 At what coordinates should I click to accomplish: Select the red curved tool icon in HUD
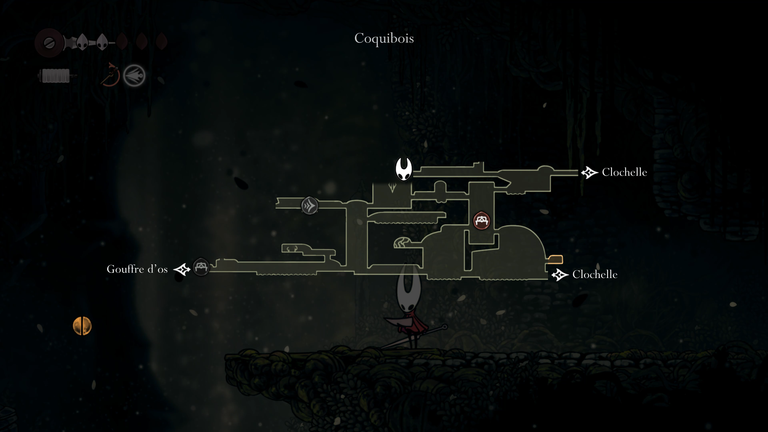click(111, 75)
